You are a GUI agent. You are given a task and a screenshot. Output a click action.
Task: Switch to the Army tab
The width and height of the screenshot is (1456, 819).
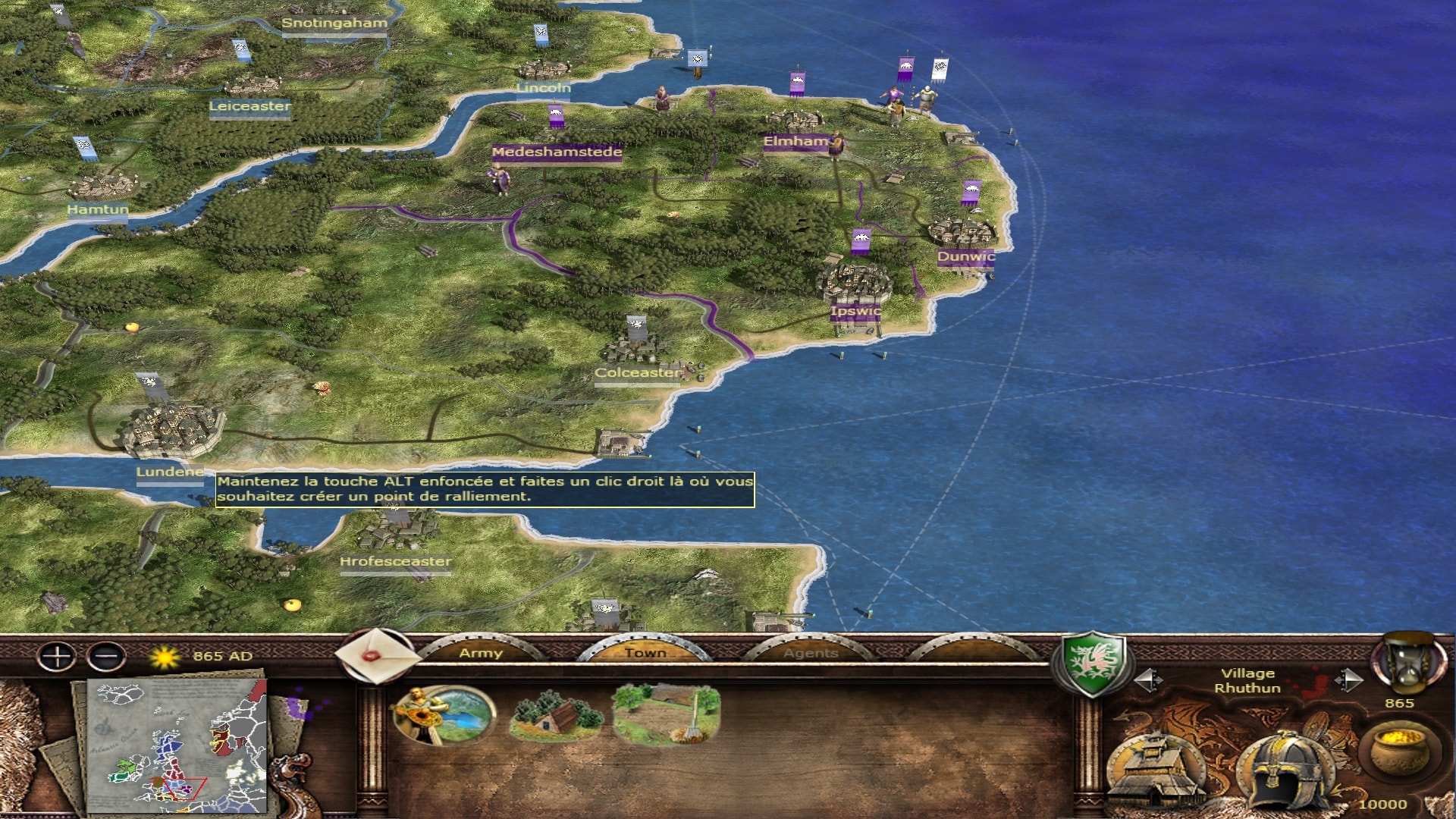(x=481, y=652)
